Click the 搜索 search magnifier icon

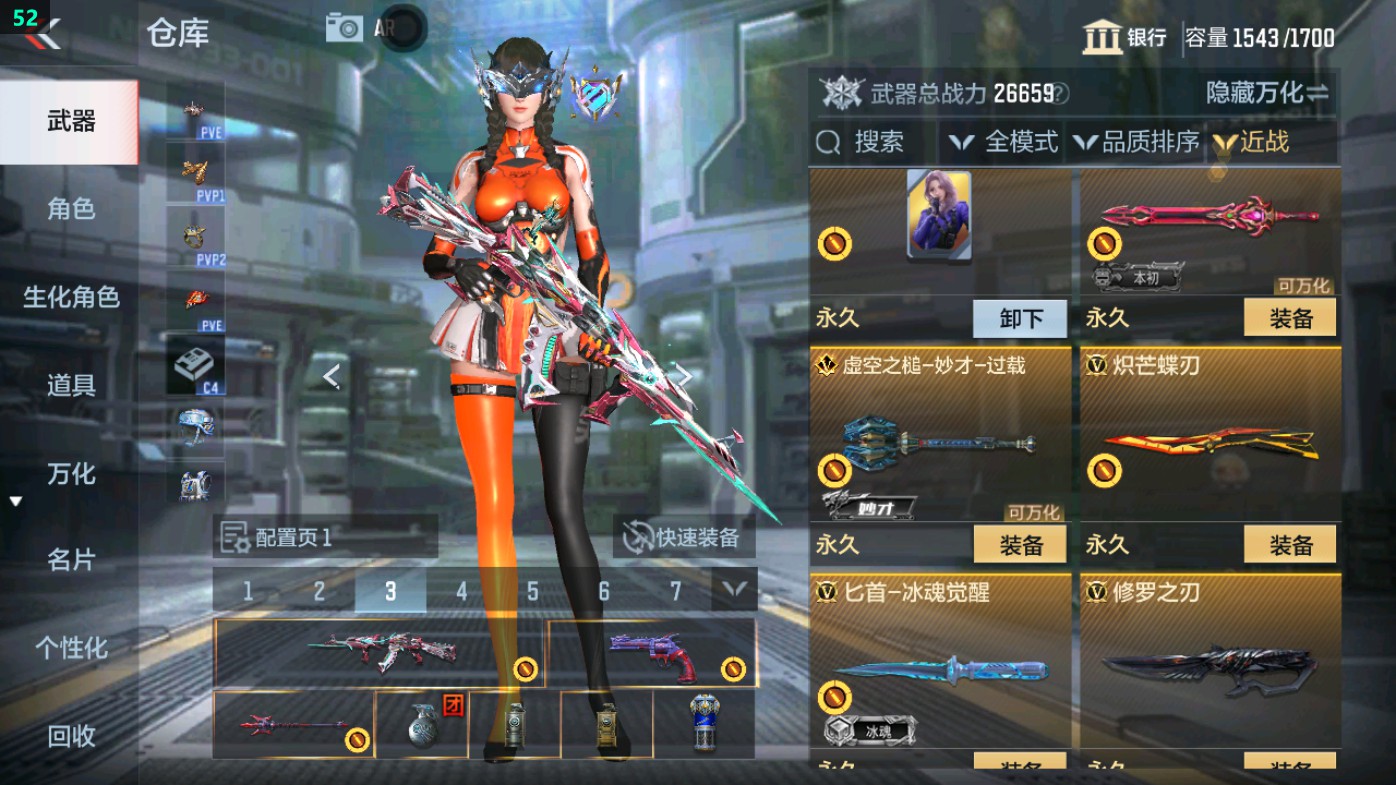pyautogui.click(x=829, y=142)
